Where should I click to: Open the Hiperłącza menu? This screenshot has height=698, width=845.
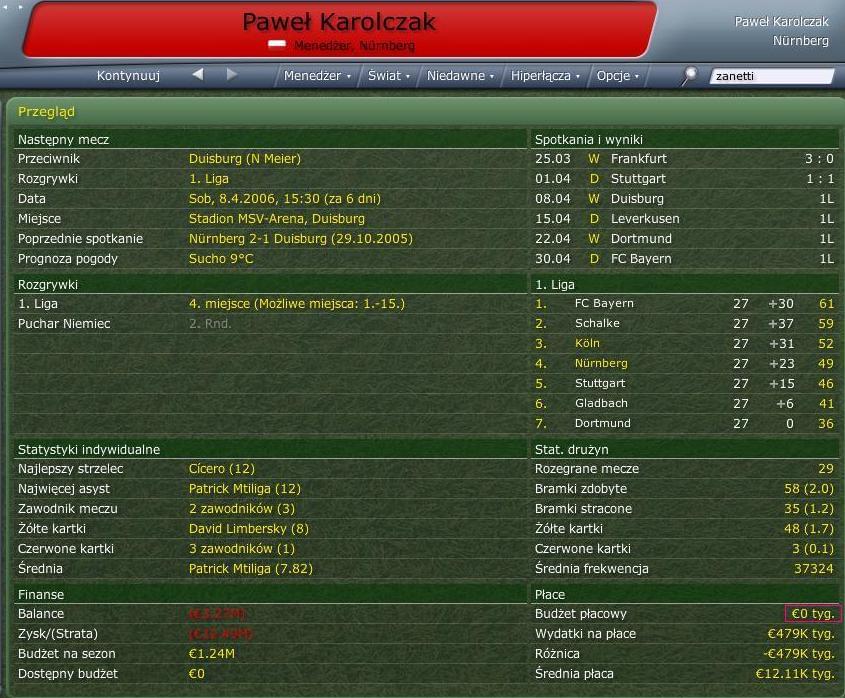tap(545, 76)
